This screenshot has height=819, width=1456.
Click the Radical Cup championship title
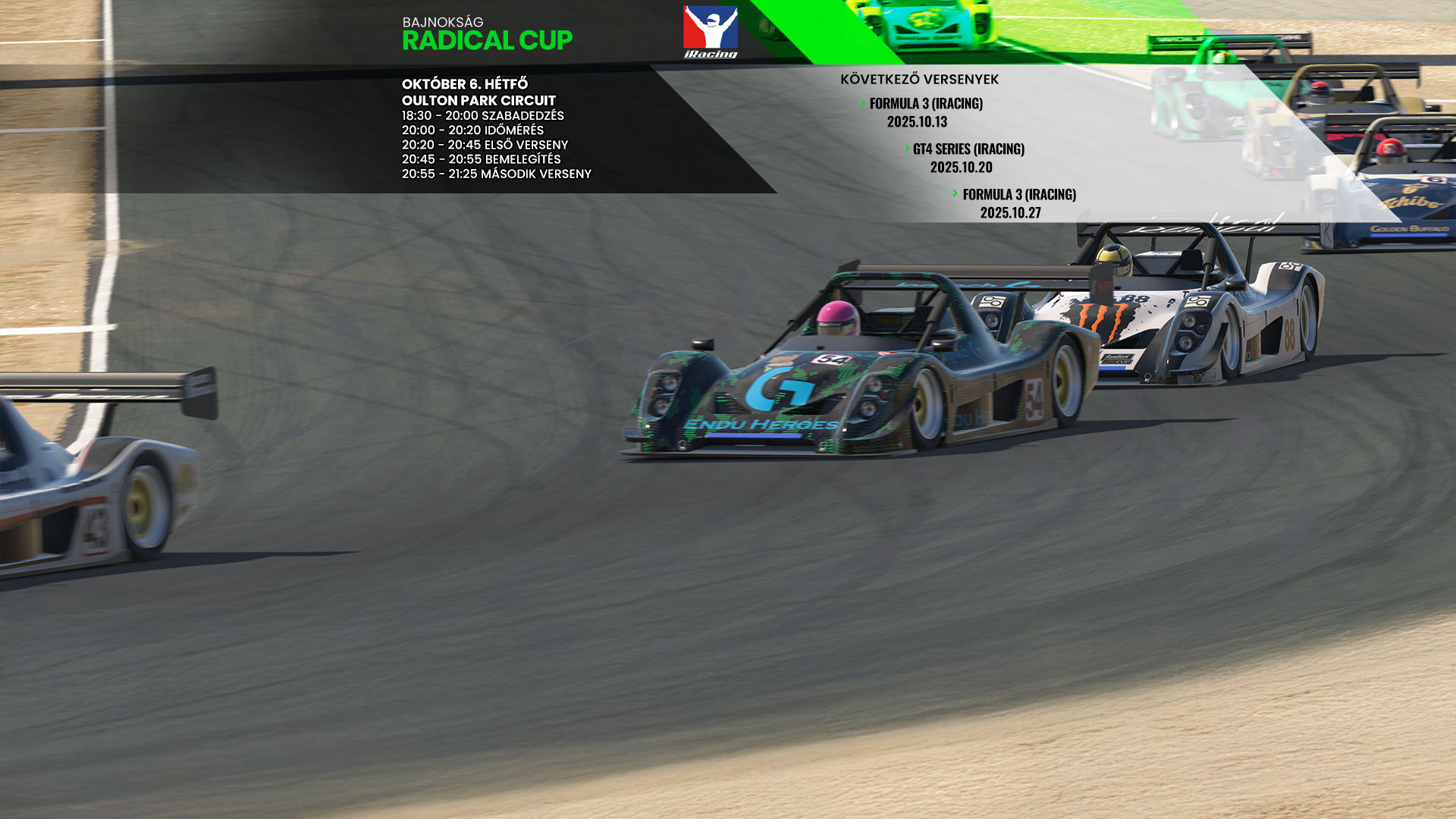tap(487, 40)
